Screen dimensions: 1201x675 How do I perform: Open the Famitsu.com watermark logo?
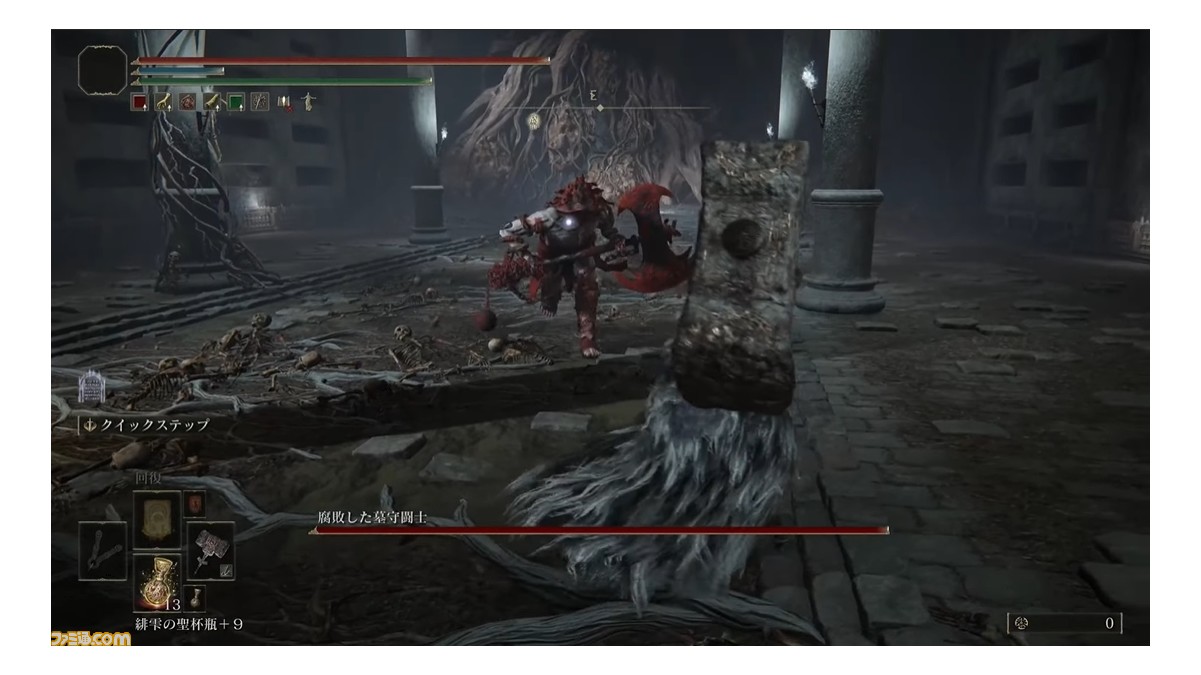89,637
